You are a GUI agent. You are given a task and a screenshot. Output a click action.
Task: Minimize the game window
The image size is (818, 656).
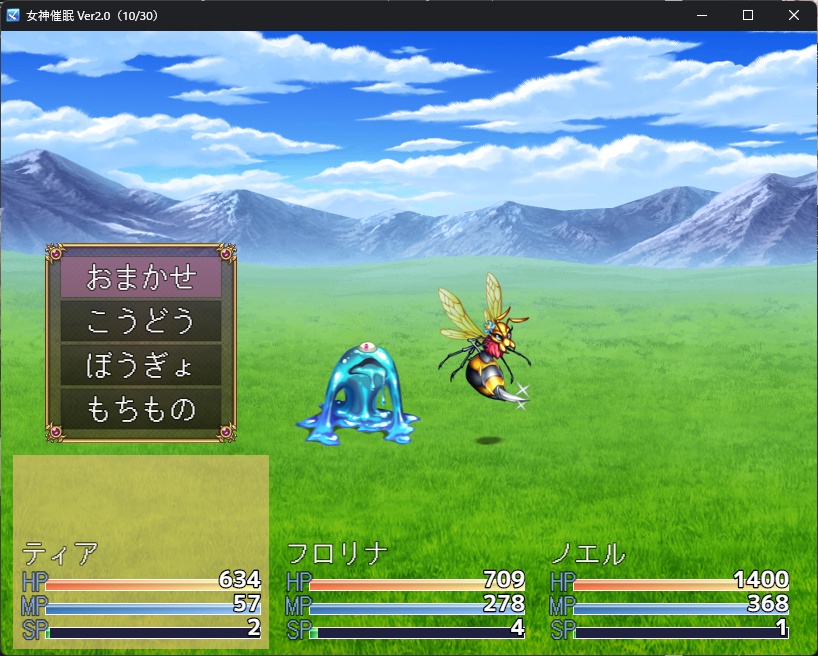(x=702, y=16)
